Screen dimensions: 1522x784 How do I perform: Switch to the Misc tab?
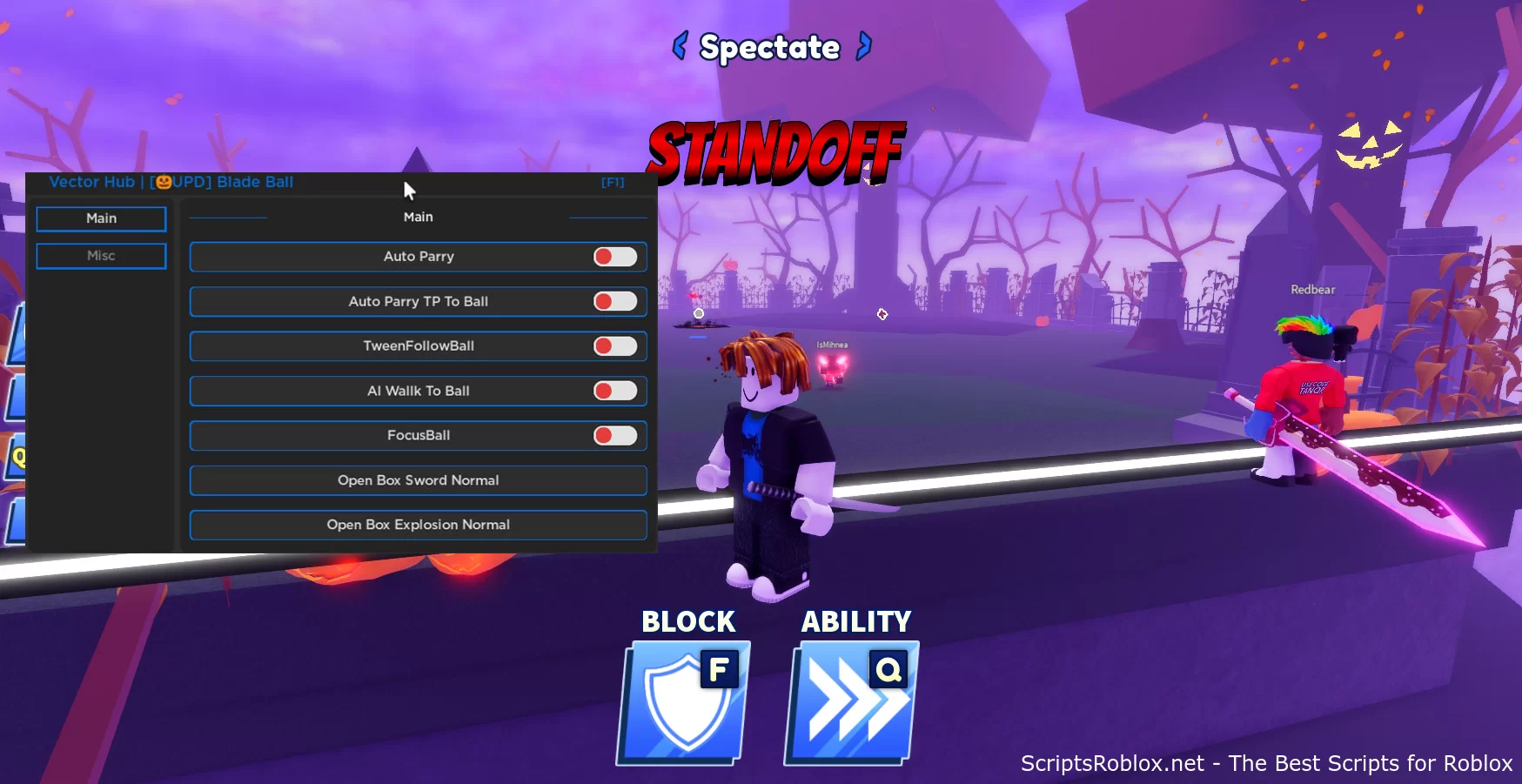pyautogui.click(x=100, y=256)
